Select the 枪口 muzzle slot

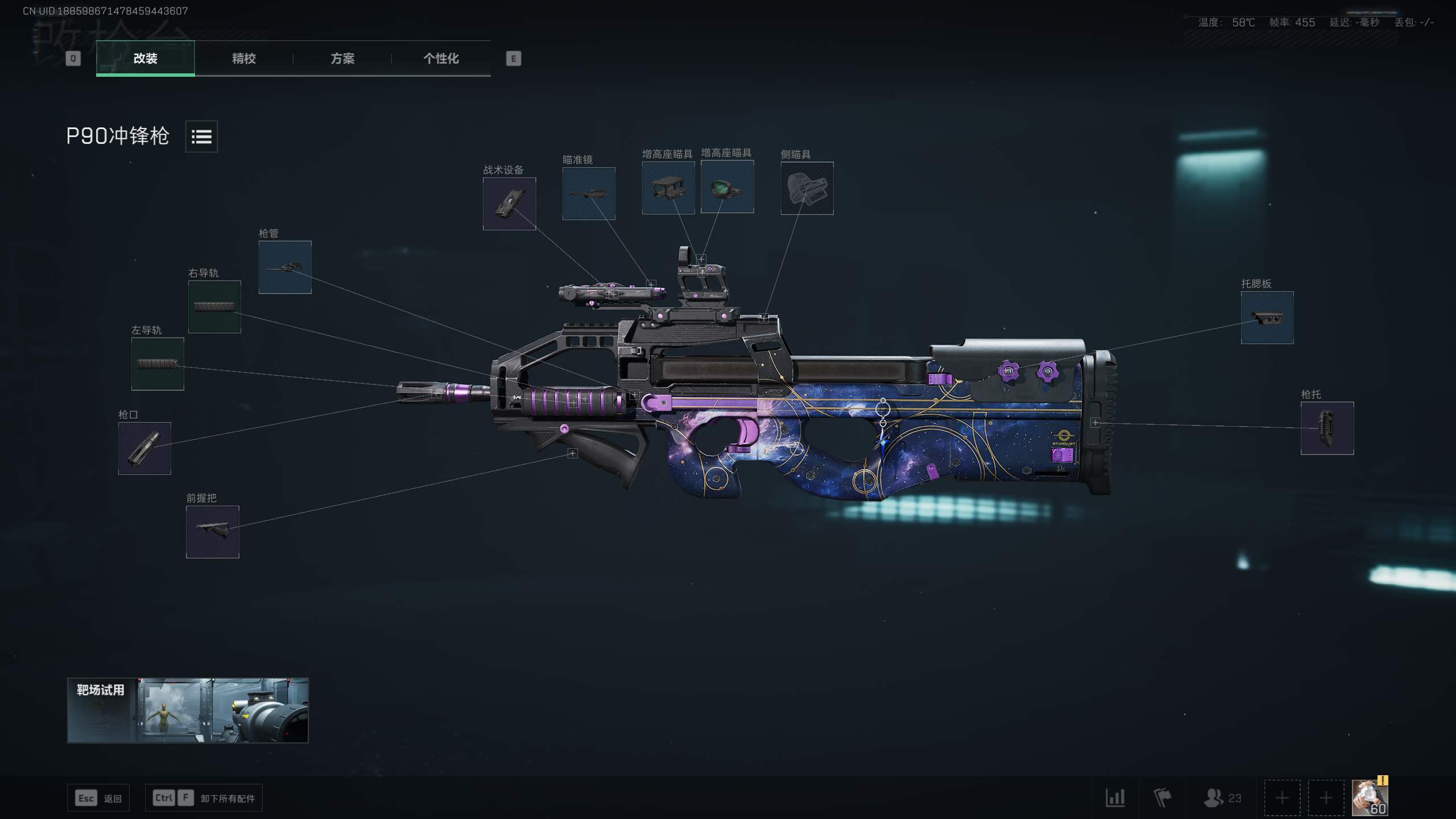pyautogui.click(x=144, y=448)
